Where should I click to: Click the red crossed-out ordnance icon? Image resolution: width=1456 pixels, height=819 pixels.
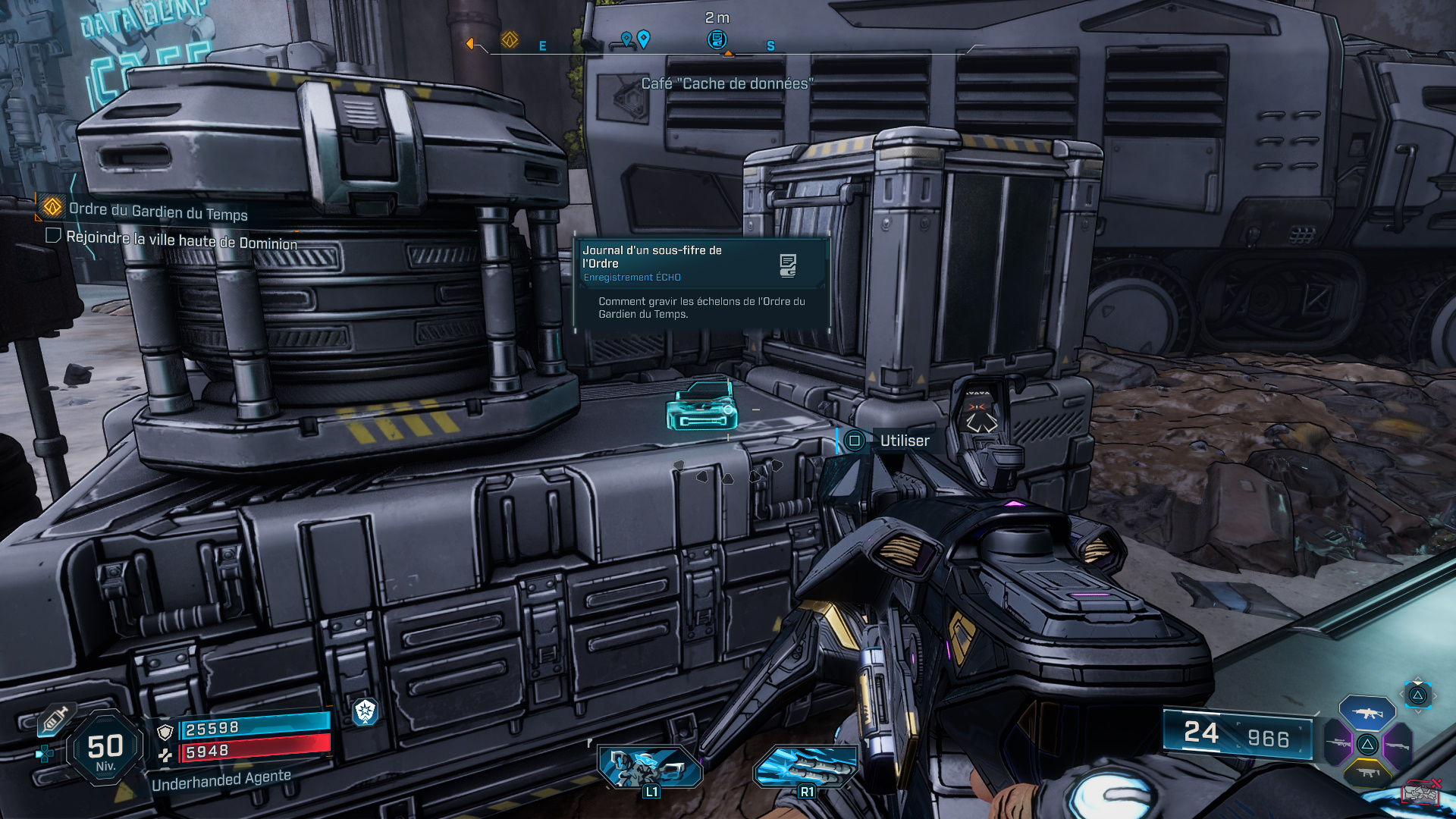coord(1420,792)
